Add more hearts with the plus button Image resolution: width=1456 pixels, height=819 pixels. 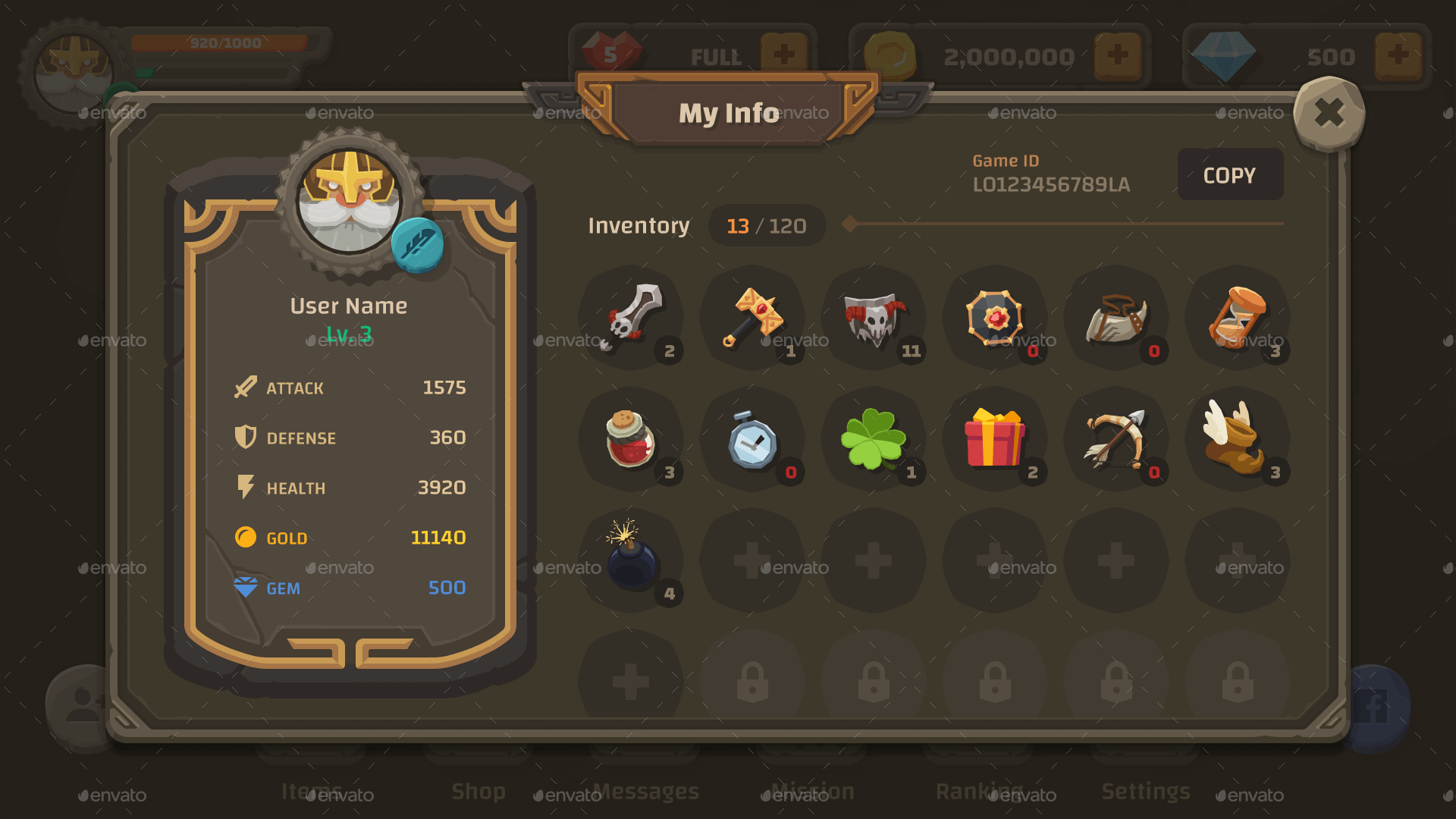pyautogui.click(x=785, y=55)
